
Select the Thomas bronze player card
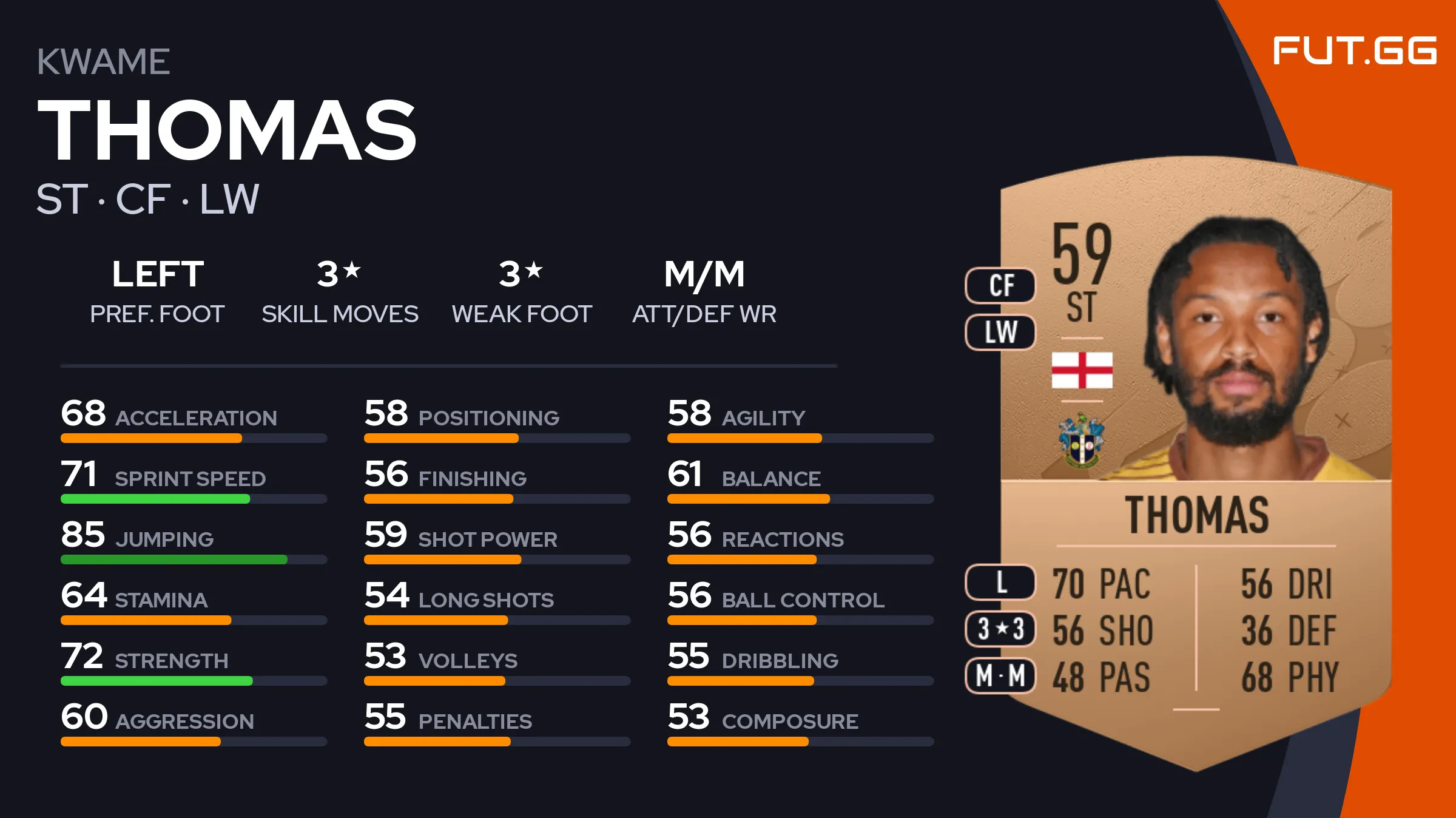coord(1195,461)
